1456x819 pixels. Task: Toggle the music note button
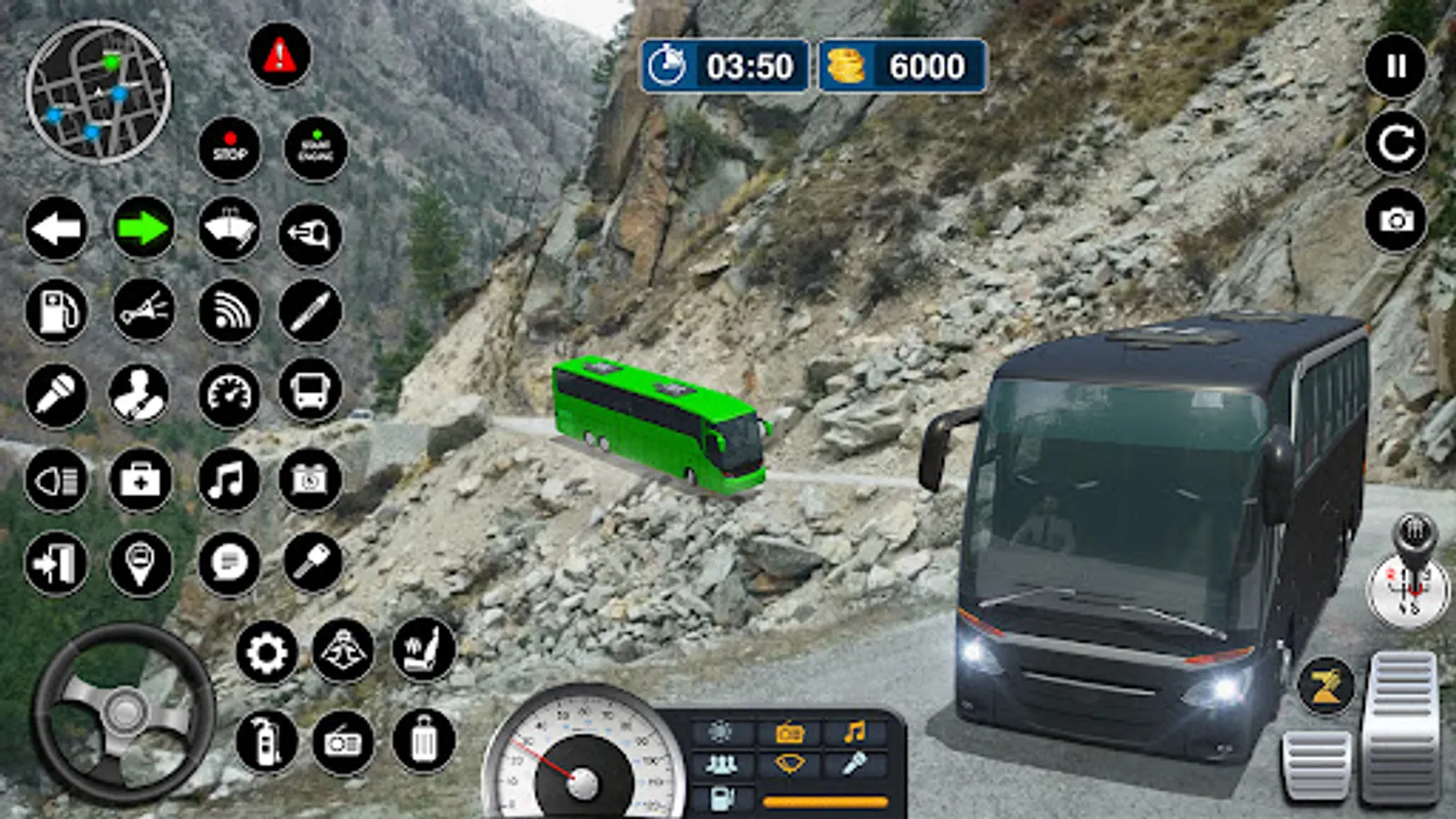(x=227, y=480)
